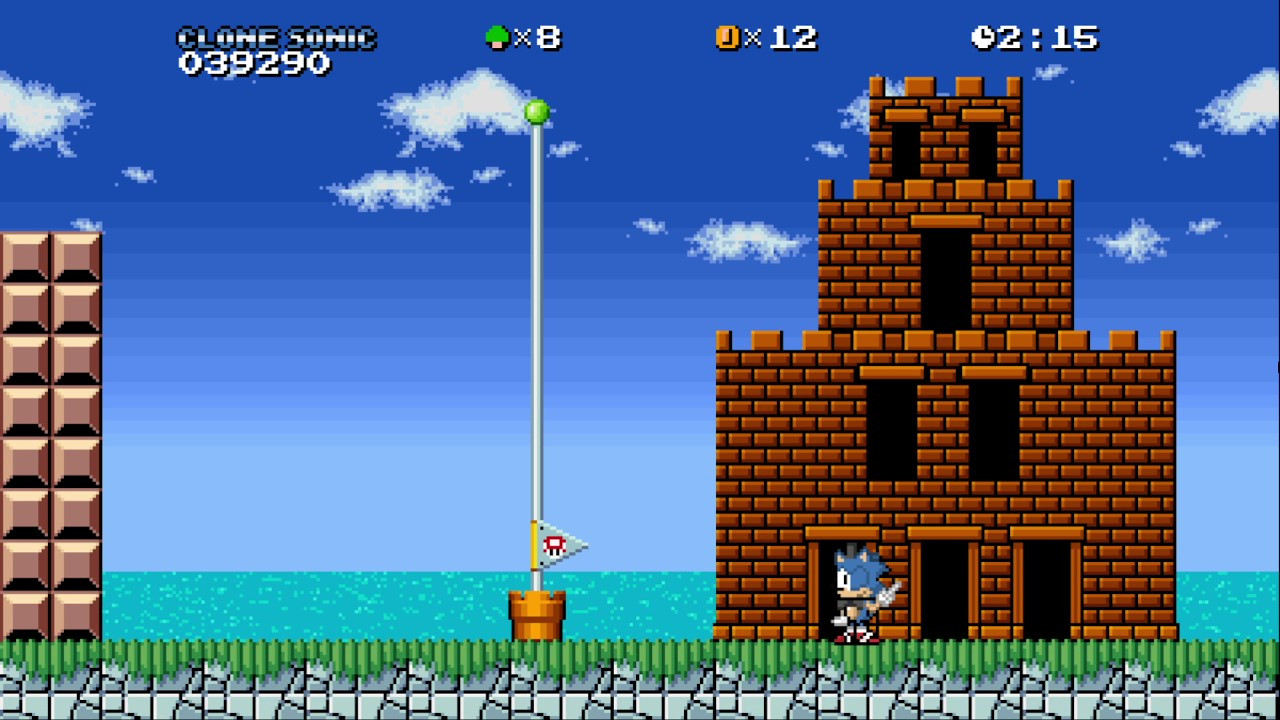The image size is (1280, 720).
Task: Toggle the lives counter display showing x8
Action: (x=537, y=38)
